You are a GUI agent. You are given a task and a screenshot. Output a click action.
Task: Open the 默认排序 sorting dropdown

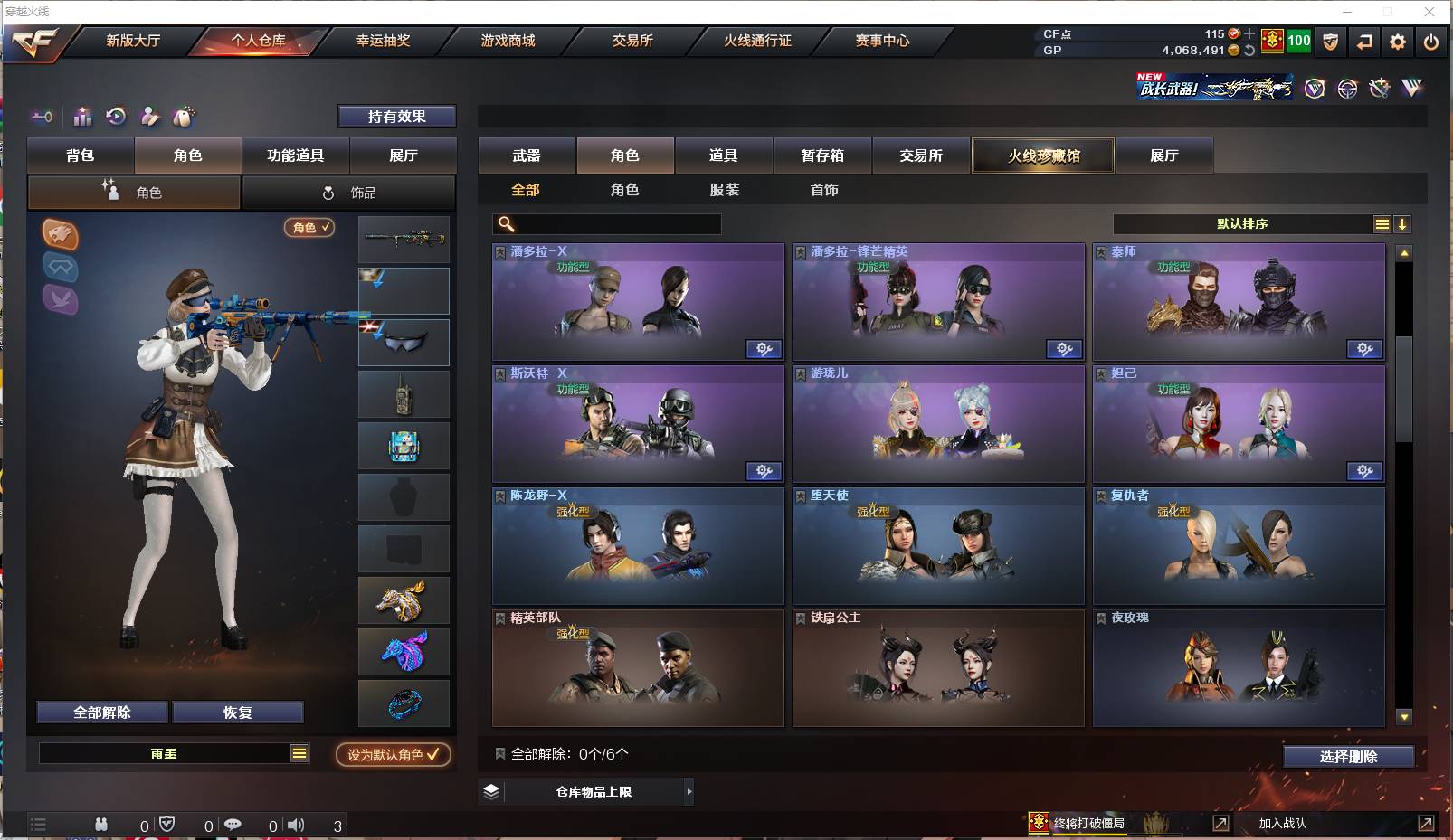(1245, 223)
